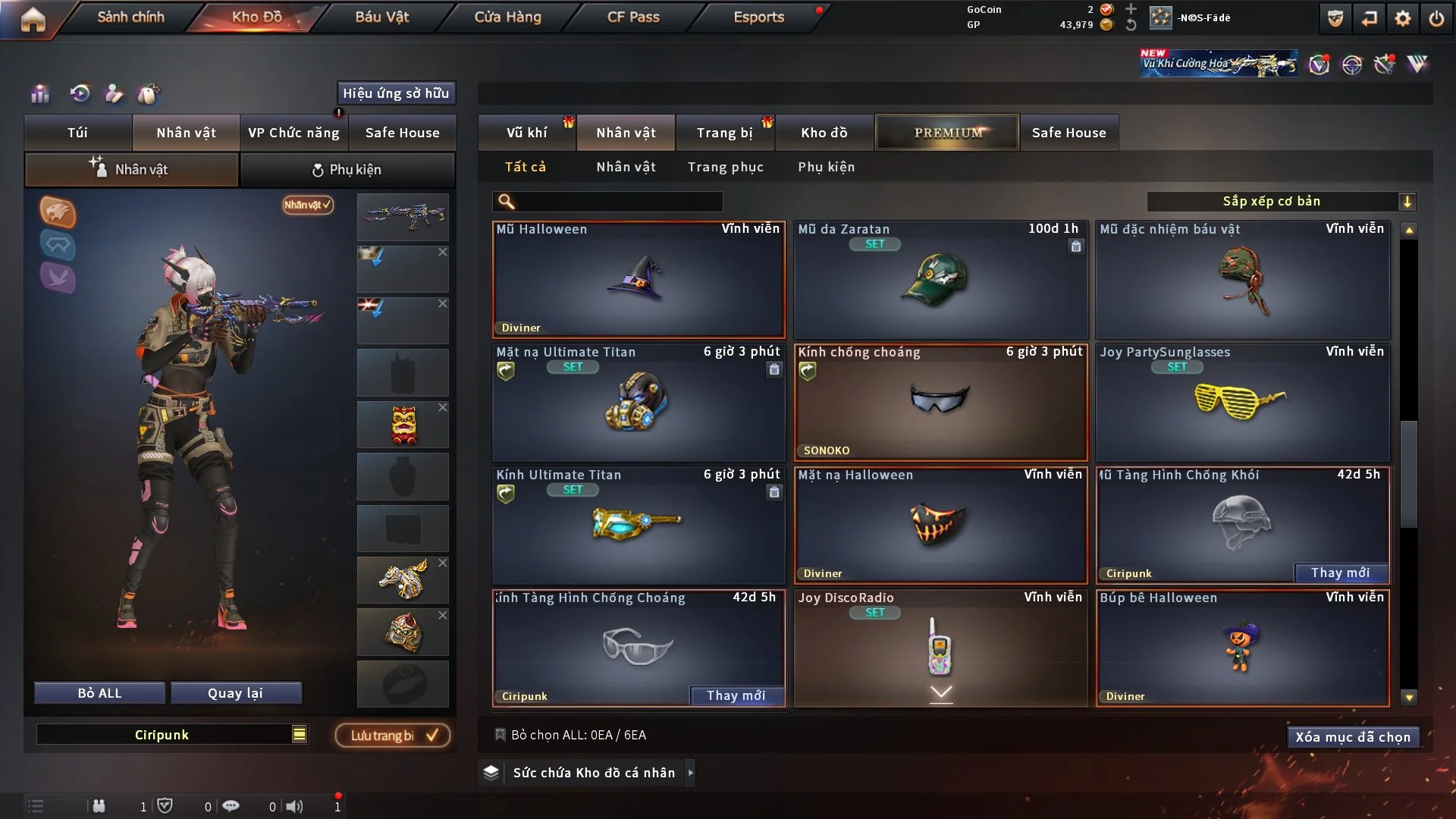Open the Cửa Hàng shop menu
Image resolution: width=1456 pixels, height=819 pixels.
tap(507, 17)
